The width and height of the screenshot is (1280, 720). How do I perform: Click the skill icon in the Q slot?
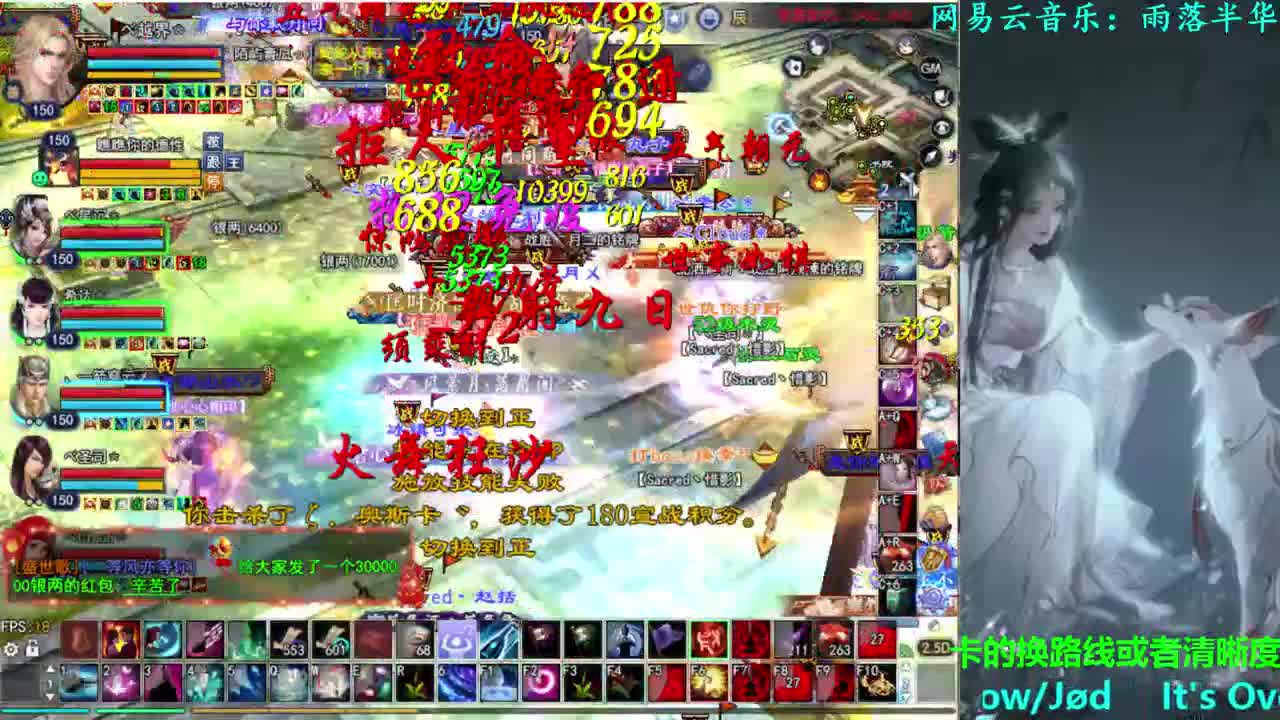[287, 682]
